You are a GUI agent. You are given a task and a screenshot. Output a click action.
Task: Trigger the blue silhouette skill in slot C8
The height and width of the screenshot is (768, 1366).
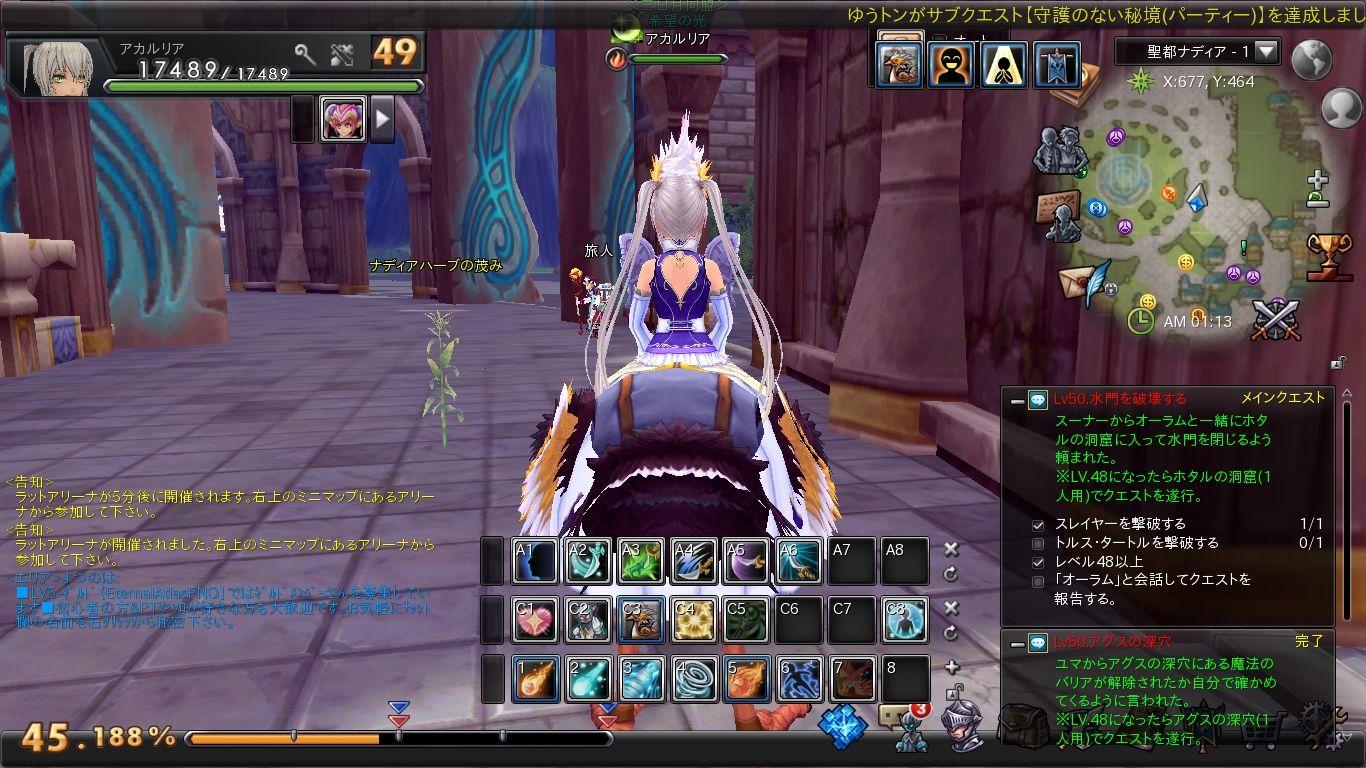904,620
